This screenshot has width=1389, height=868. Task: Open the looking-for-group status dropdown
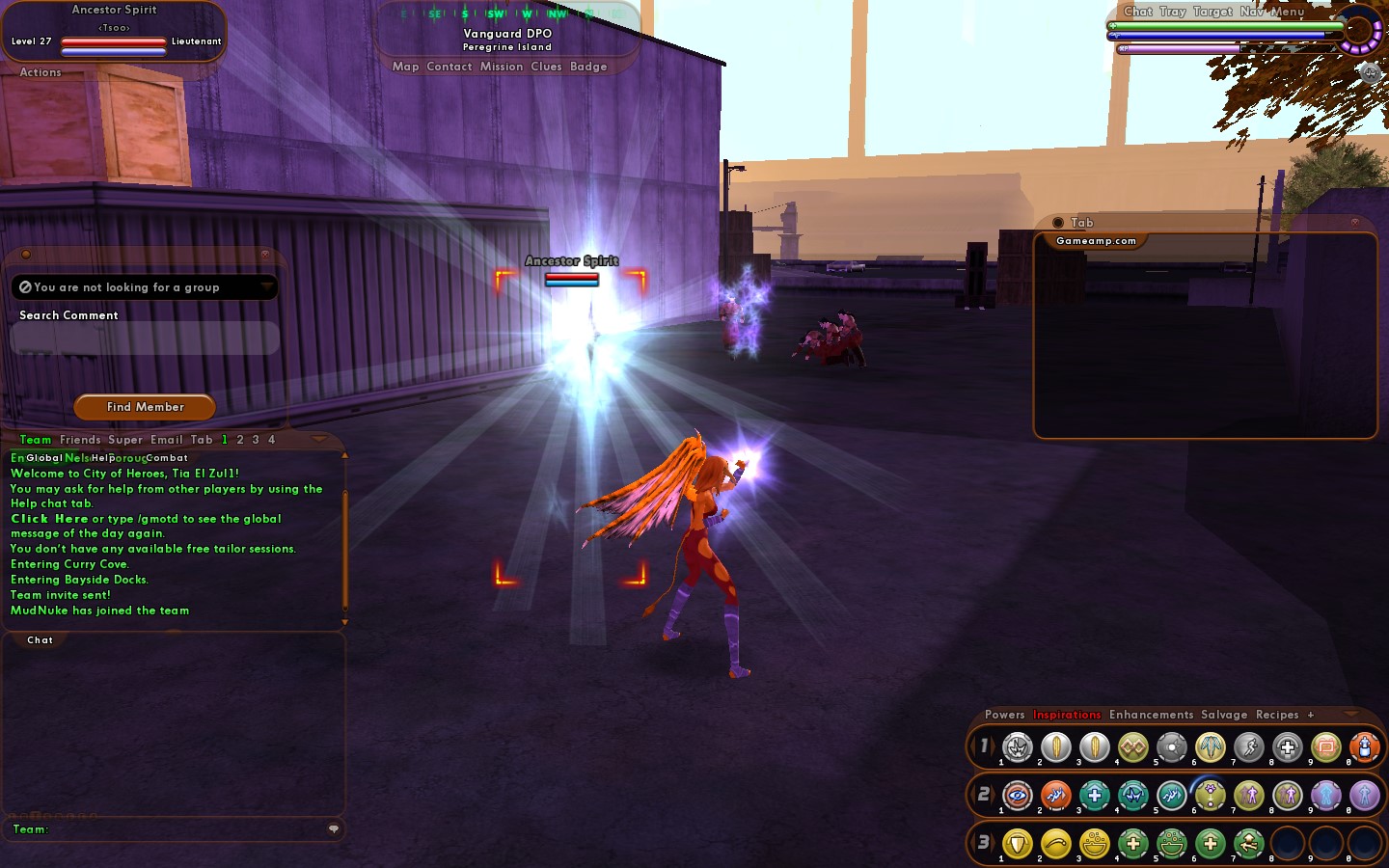point(266,287)
